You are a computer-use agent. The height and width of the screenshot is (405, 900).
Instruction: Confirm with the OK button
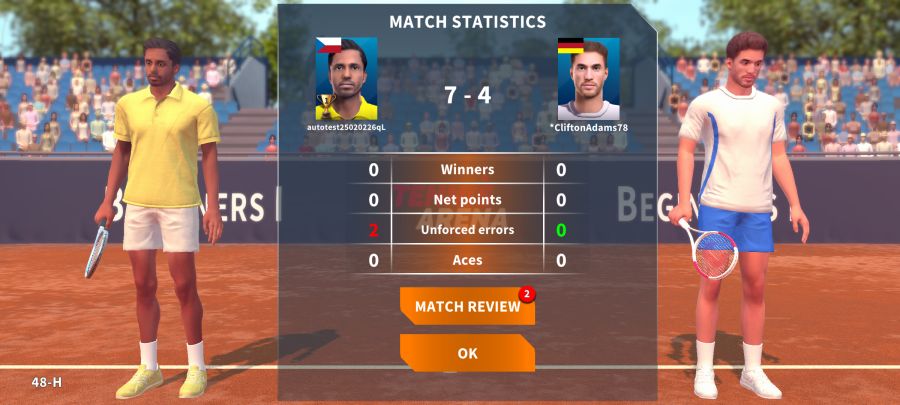tap(467, 353)
